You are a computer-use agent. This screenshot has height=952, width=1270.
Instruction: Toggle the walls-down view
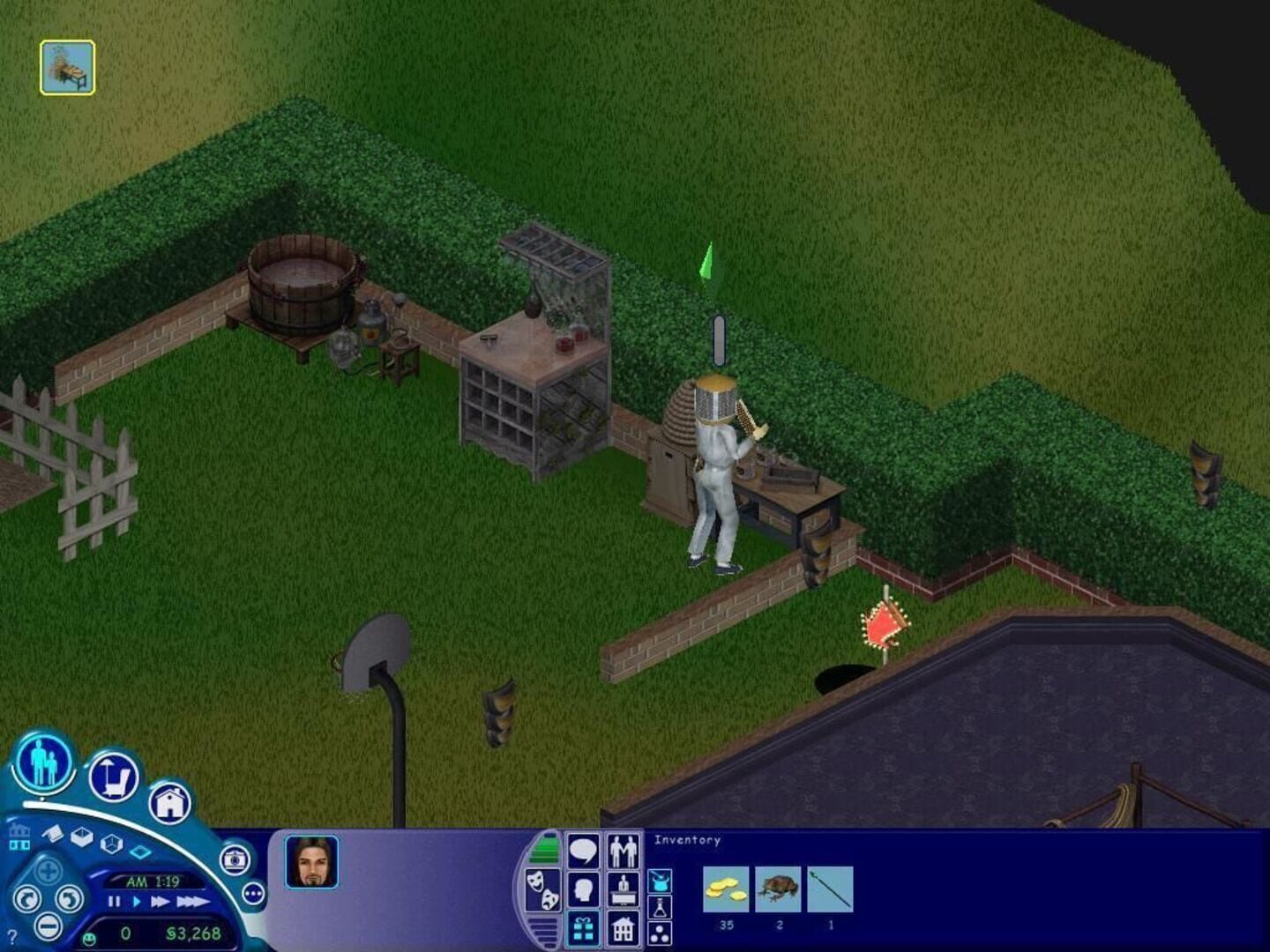click(141, 851)
